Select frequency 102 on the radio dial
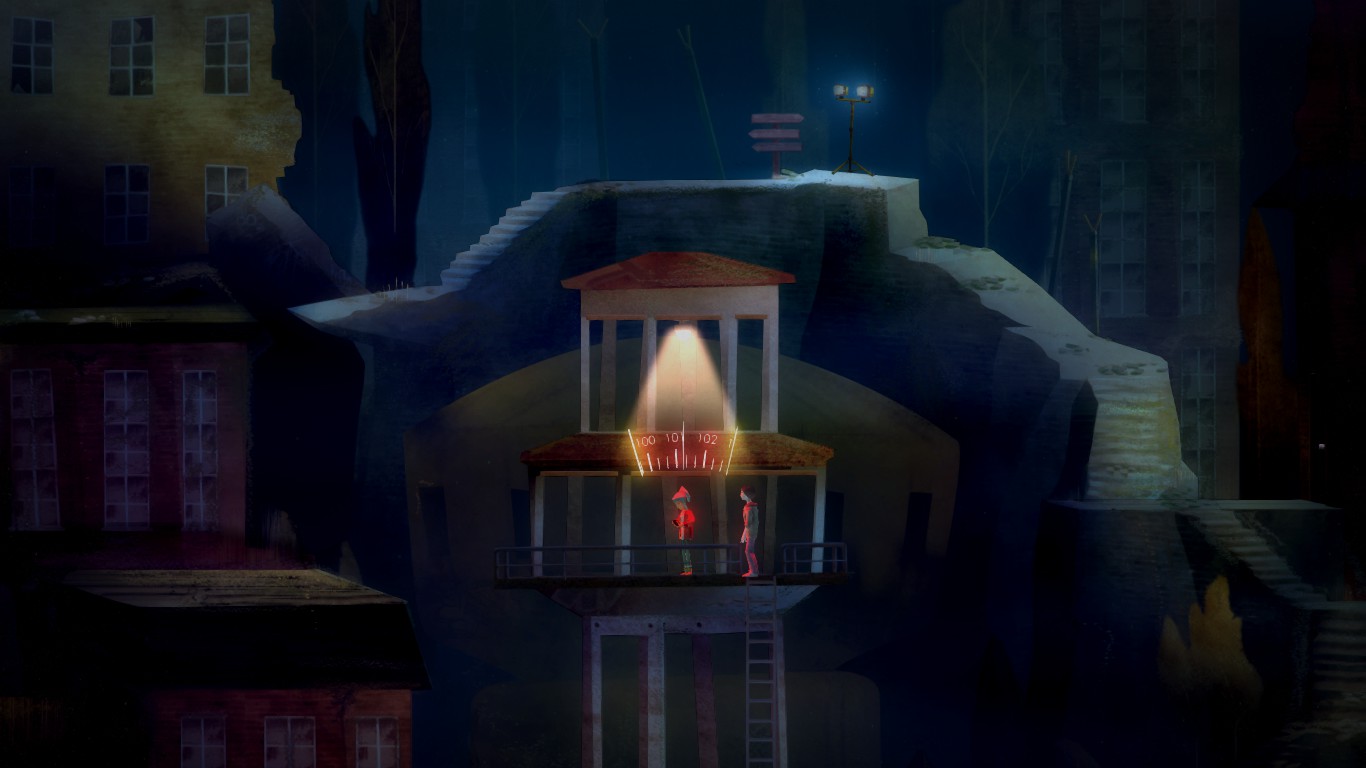 tap(706, 439)
